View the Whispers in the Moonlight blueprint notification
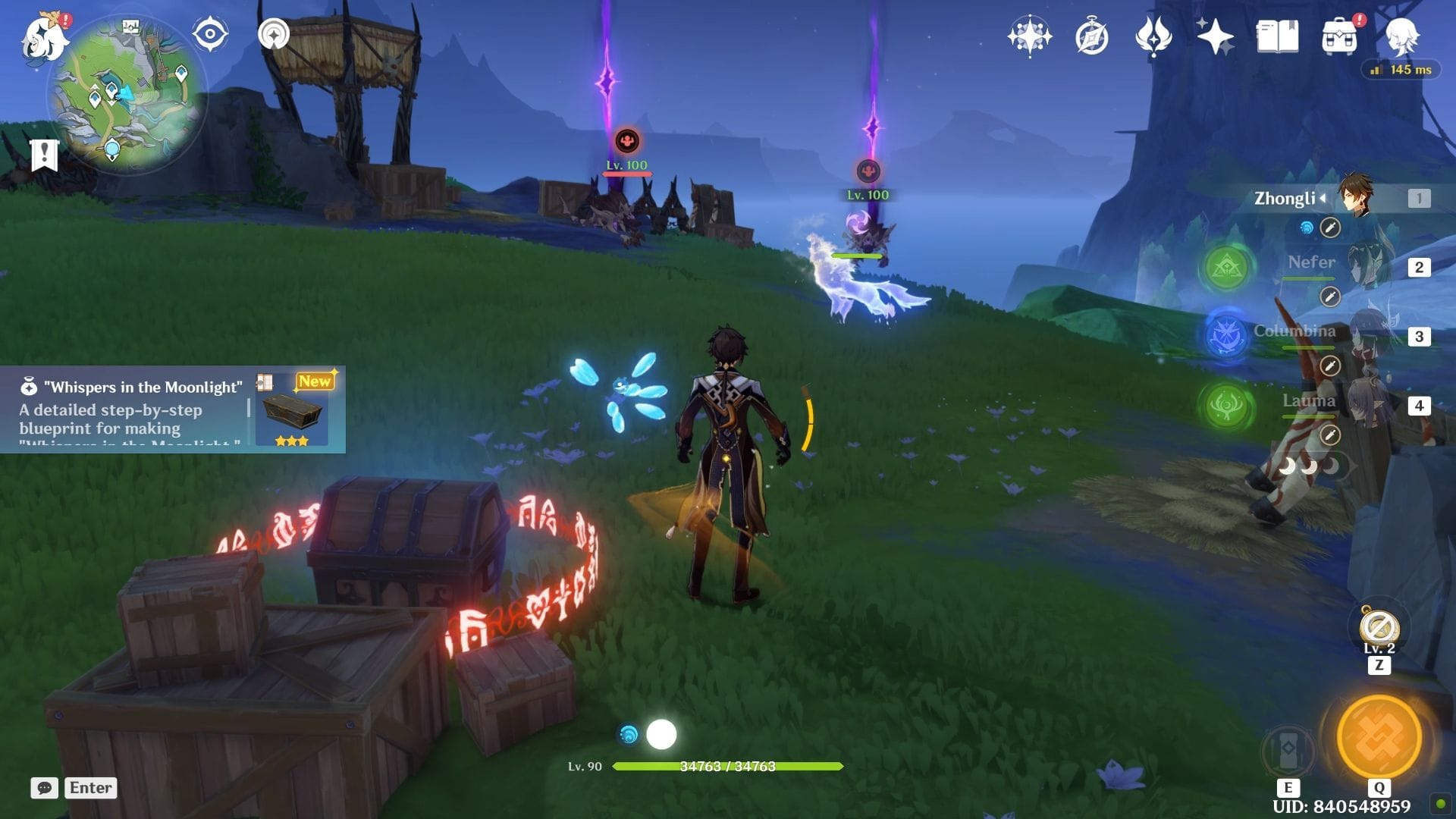The height and width of the screenshot is (819, 1456). click(x=173, y=409)
